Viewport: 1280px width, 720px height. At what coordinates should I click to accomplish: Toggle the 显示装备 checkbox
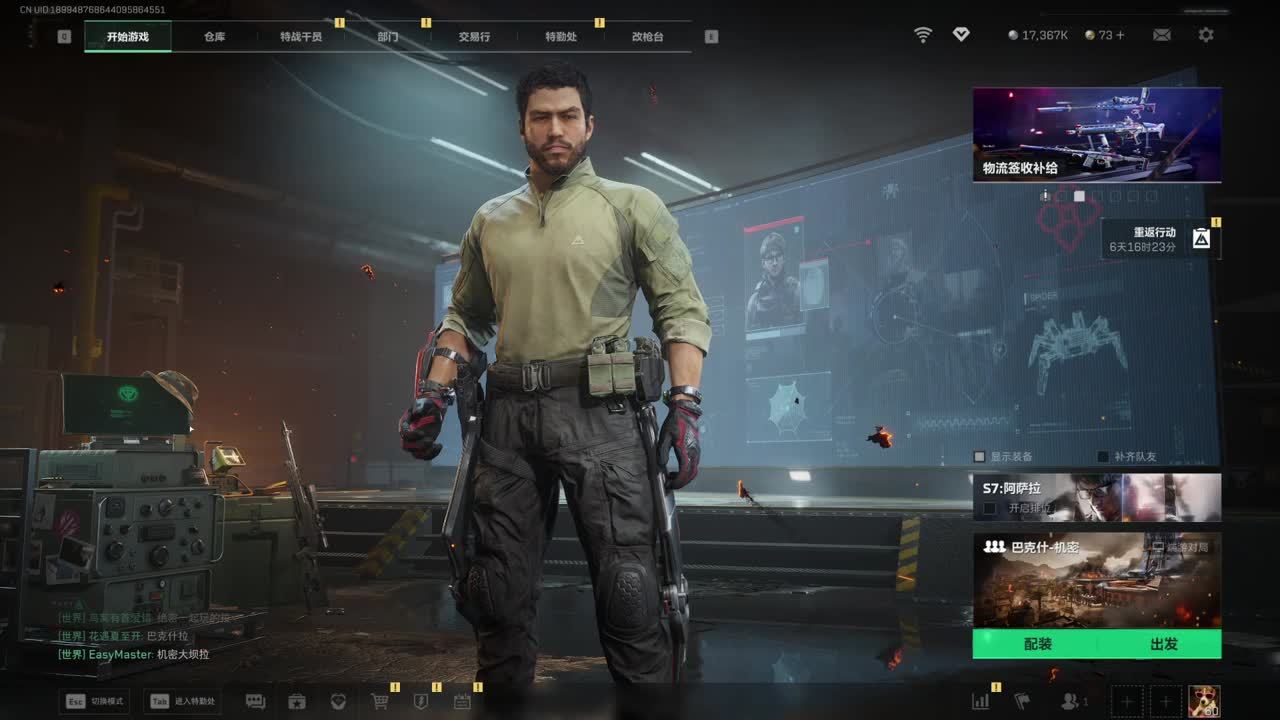[980, 457]
